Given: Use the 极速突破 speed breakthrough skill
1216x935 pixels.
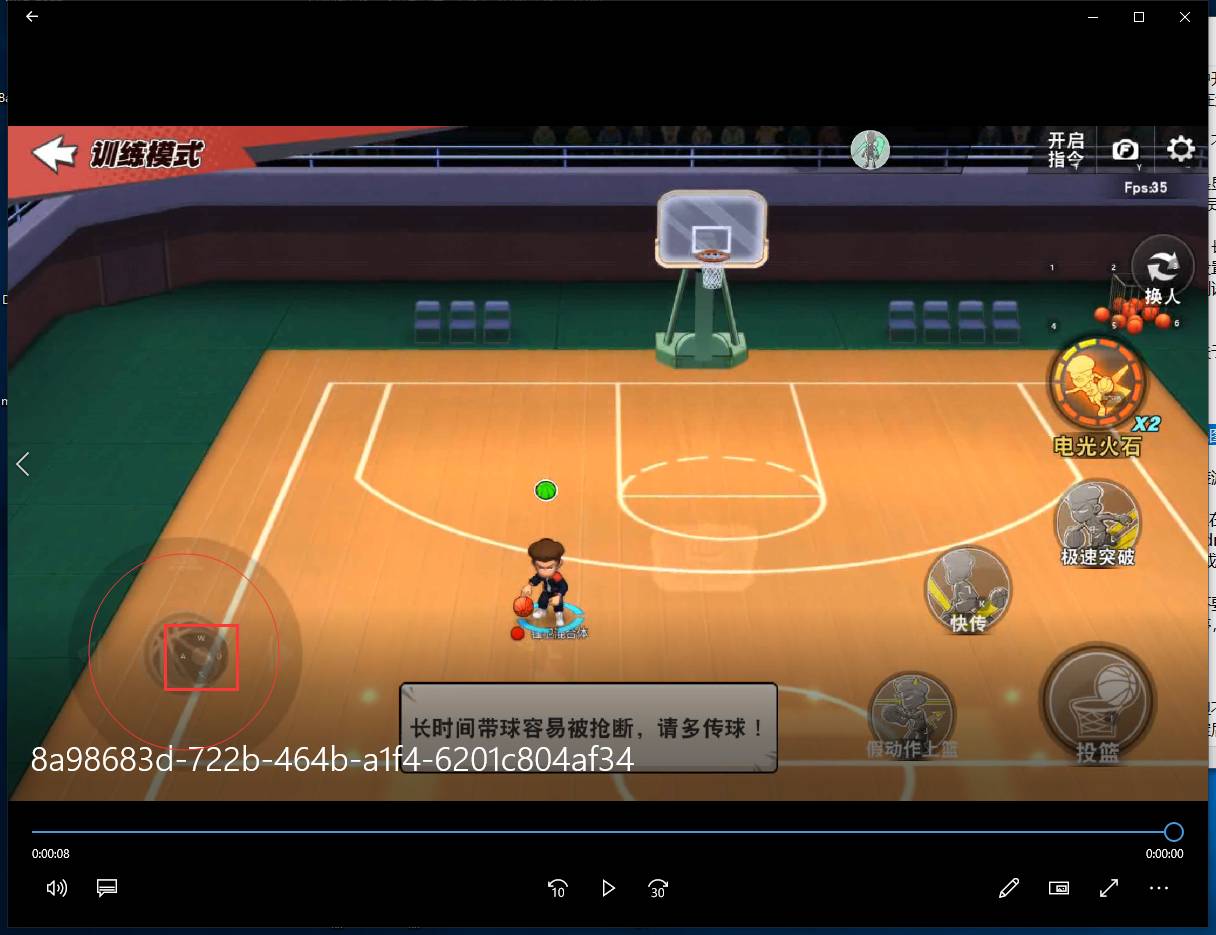Looking at the screenshot, I should coord(1097,520).
